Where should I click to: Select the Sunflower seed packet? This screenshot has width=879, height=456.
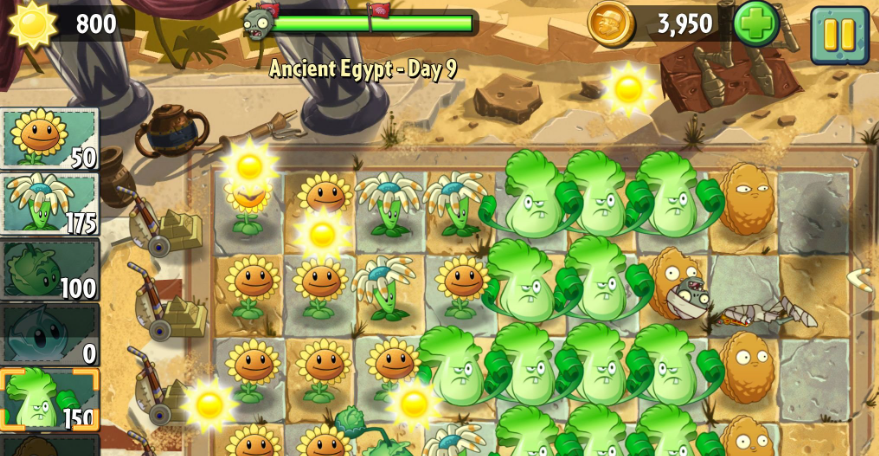50,138
